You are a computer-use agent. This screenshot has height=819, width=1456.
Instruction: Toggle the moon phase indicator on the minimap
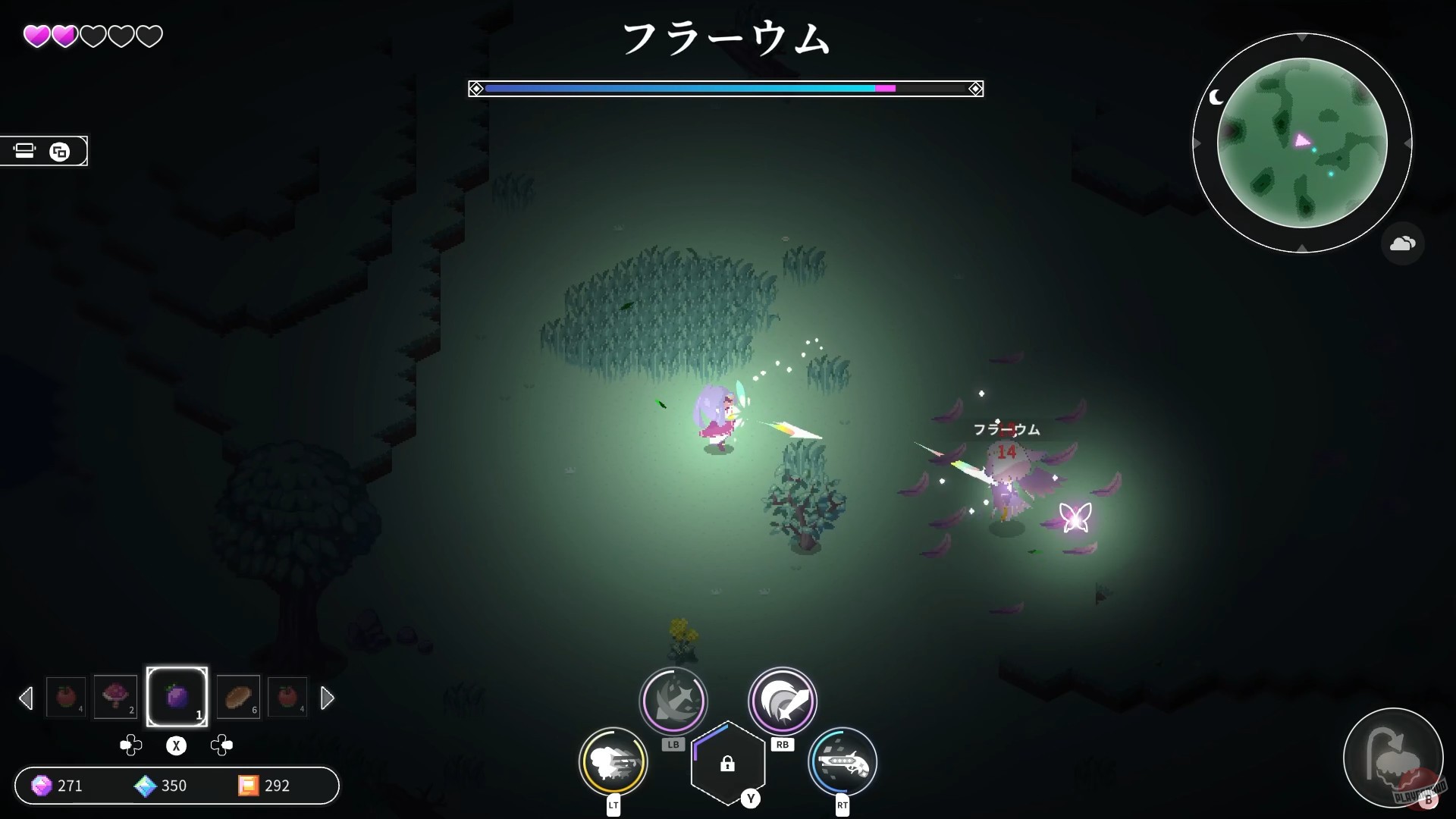[x=1217, y=97]
